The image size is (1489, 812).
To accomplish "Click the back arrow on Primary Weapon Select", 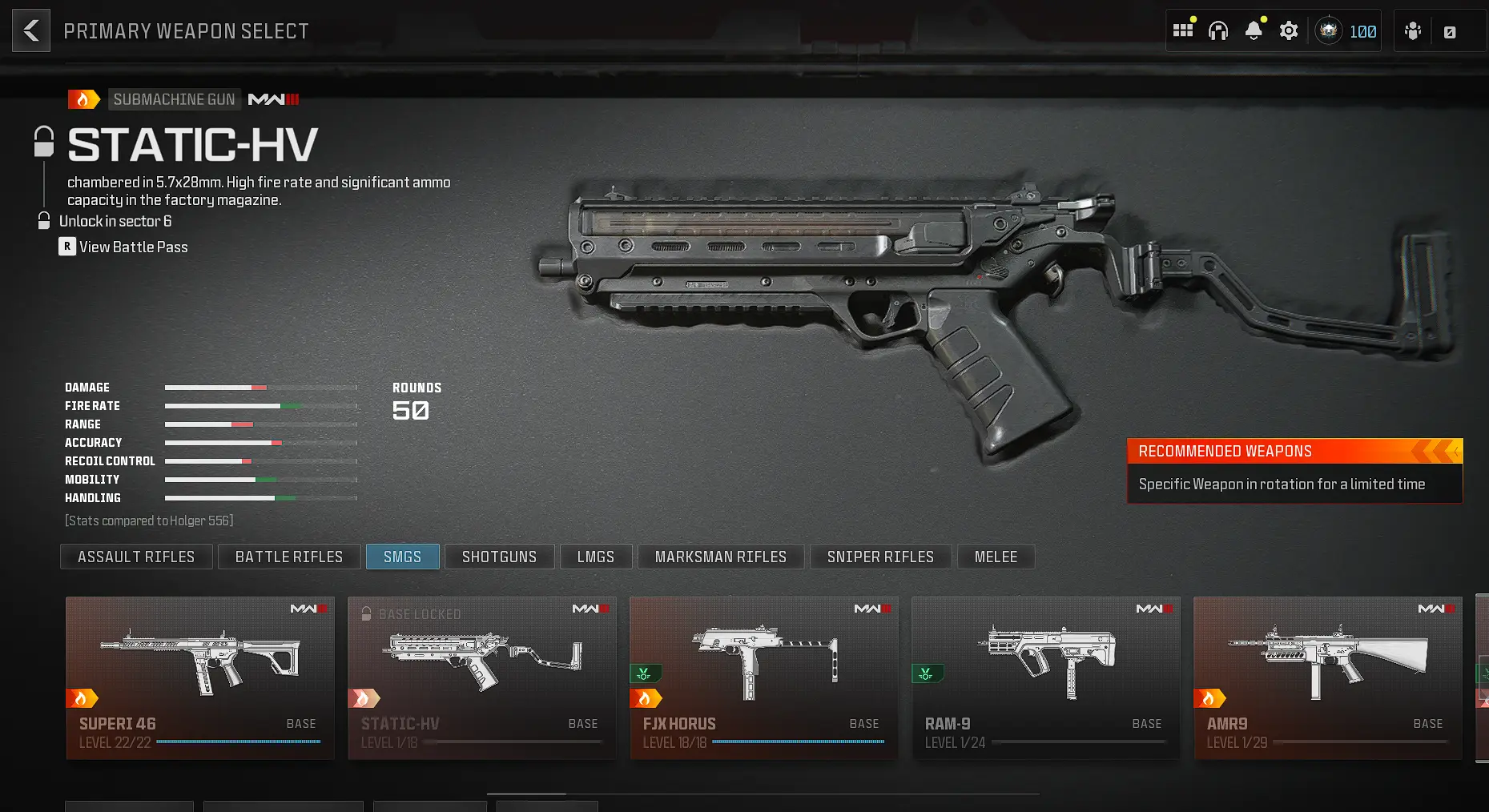I will click(30, 30).
